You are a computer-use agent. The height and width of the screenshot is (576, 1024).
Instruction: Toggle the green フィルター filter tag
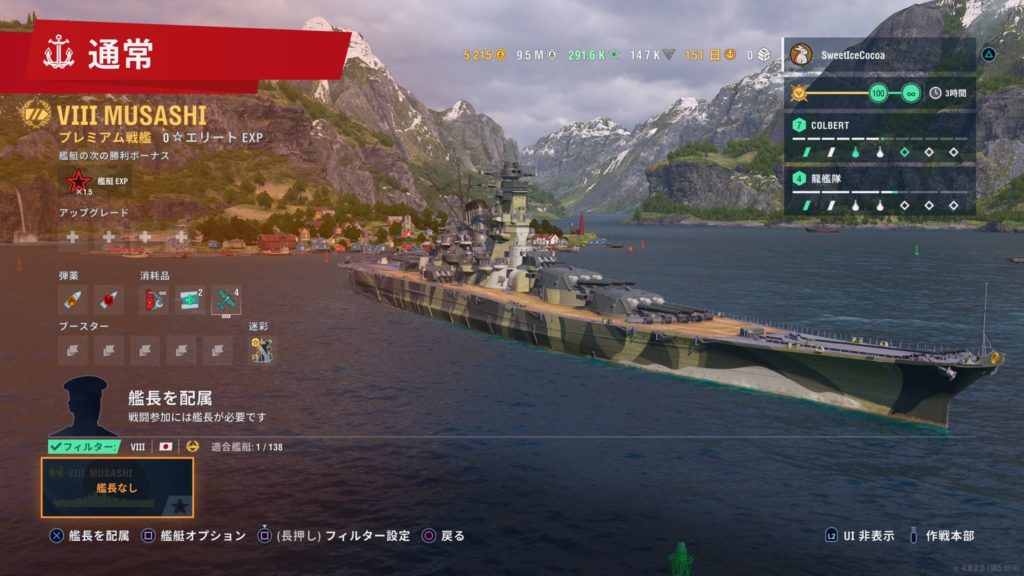85,447
